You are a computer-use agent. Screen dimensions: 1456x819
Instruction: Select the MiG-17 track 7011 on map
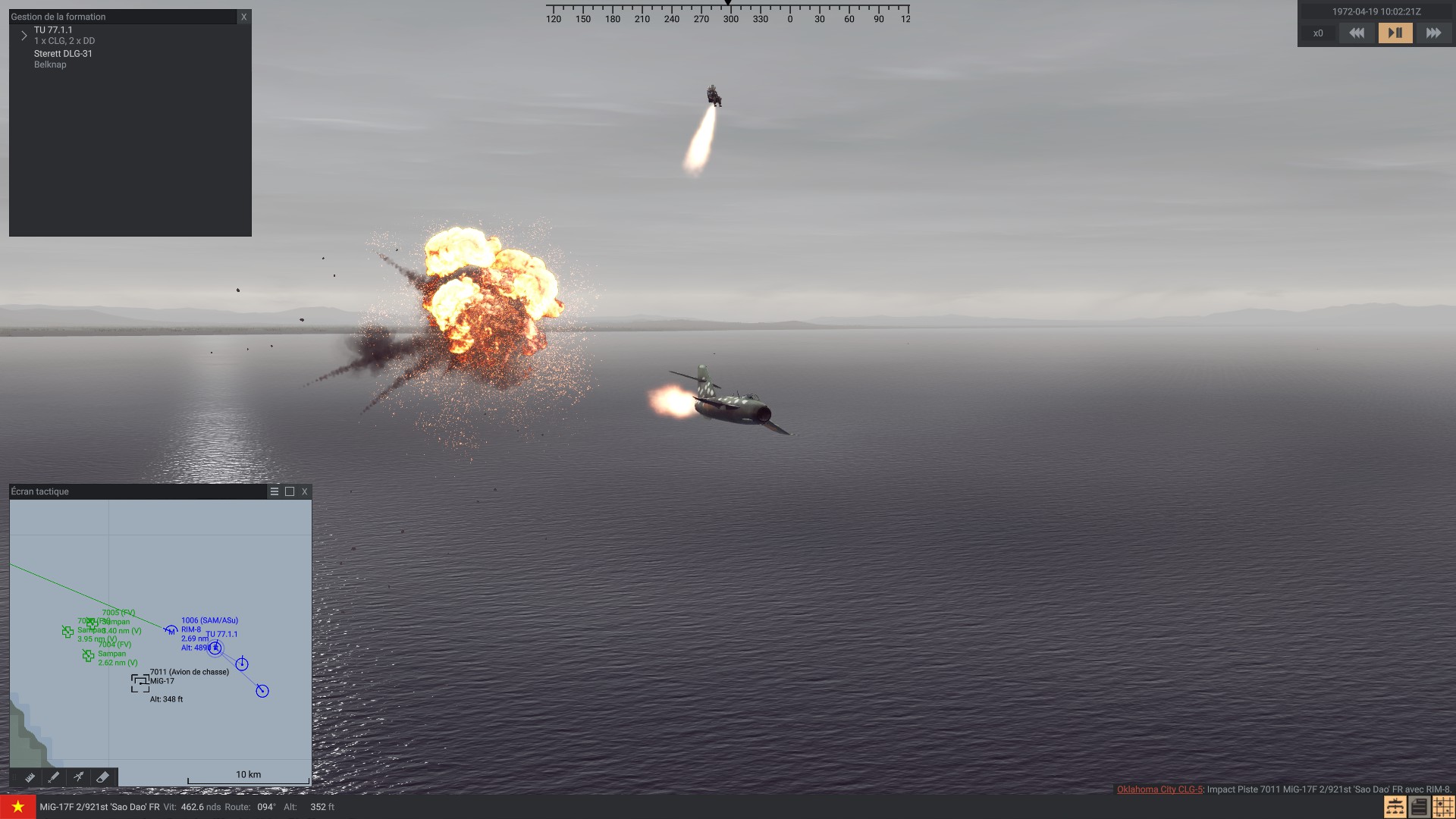[x=140, y=682]
